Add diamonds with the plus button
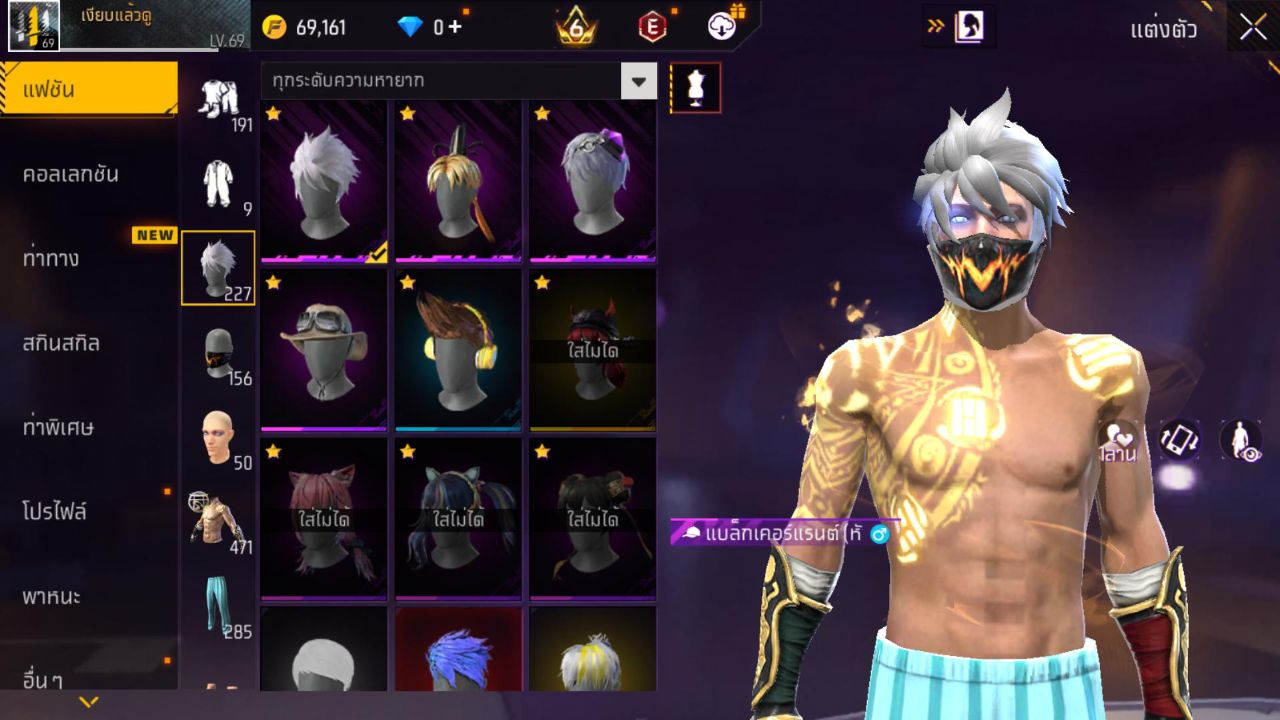The height and width of the screenshot is (720, 1280). click(x=455, y=27)
